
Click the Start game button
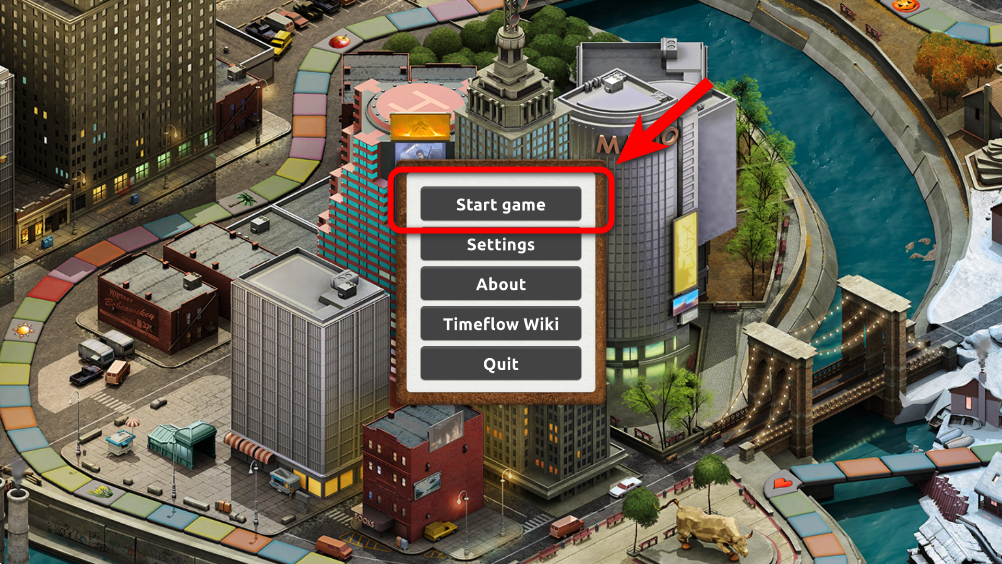(x=500, y=204)
